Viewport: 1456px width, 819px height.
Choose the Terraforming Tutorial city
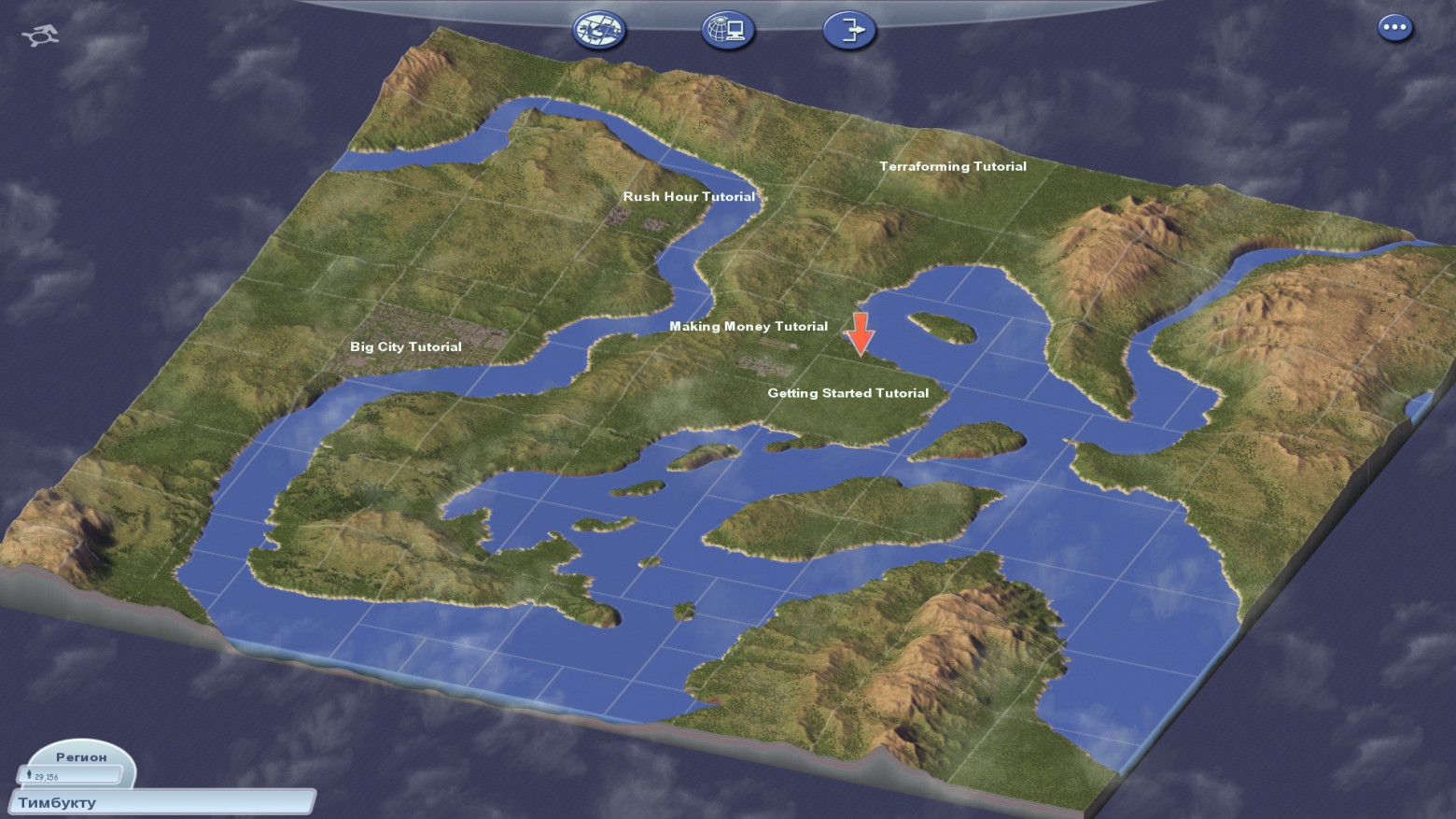click(952, 166)
